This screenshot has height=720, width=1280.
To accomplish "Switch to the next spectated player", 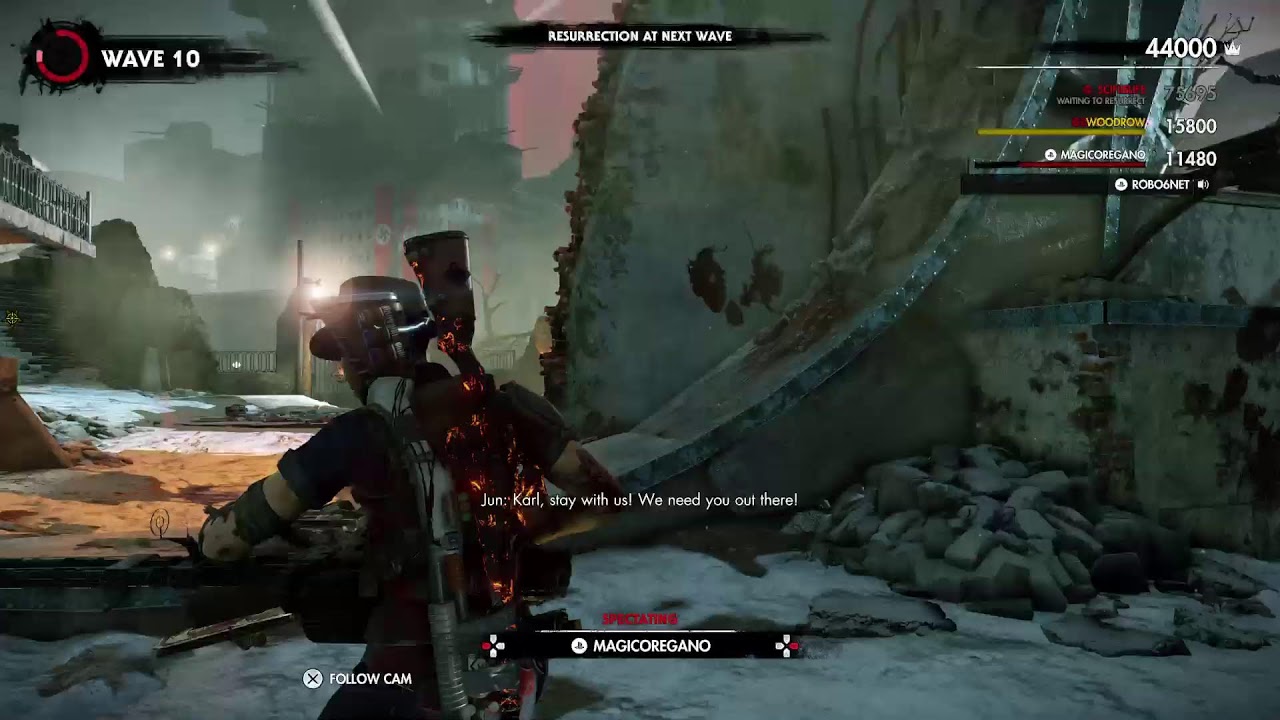I will pos(787,646).
